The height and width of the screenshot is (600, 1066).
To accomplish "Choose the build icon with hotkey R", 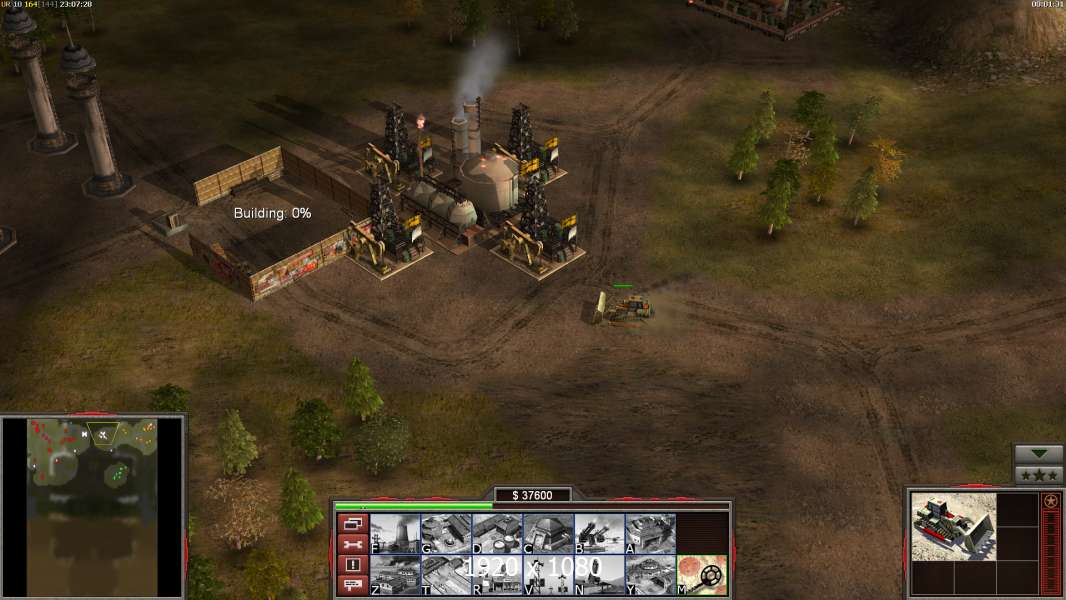I will point(497,575).
